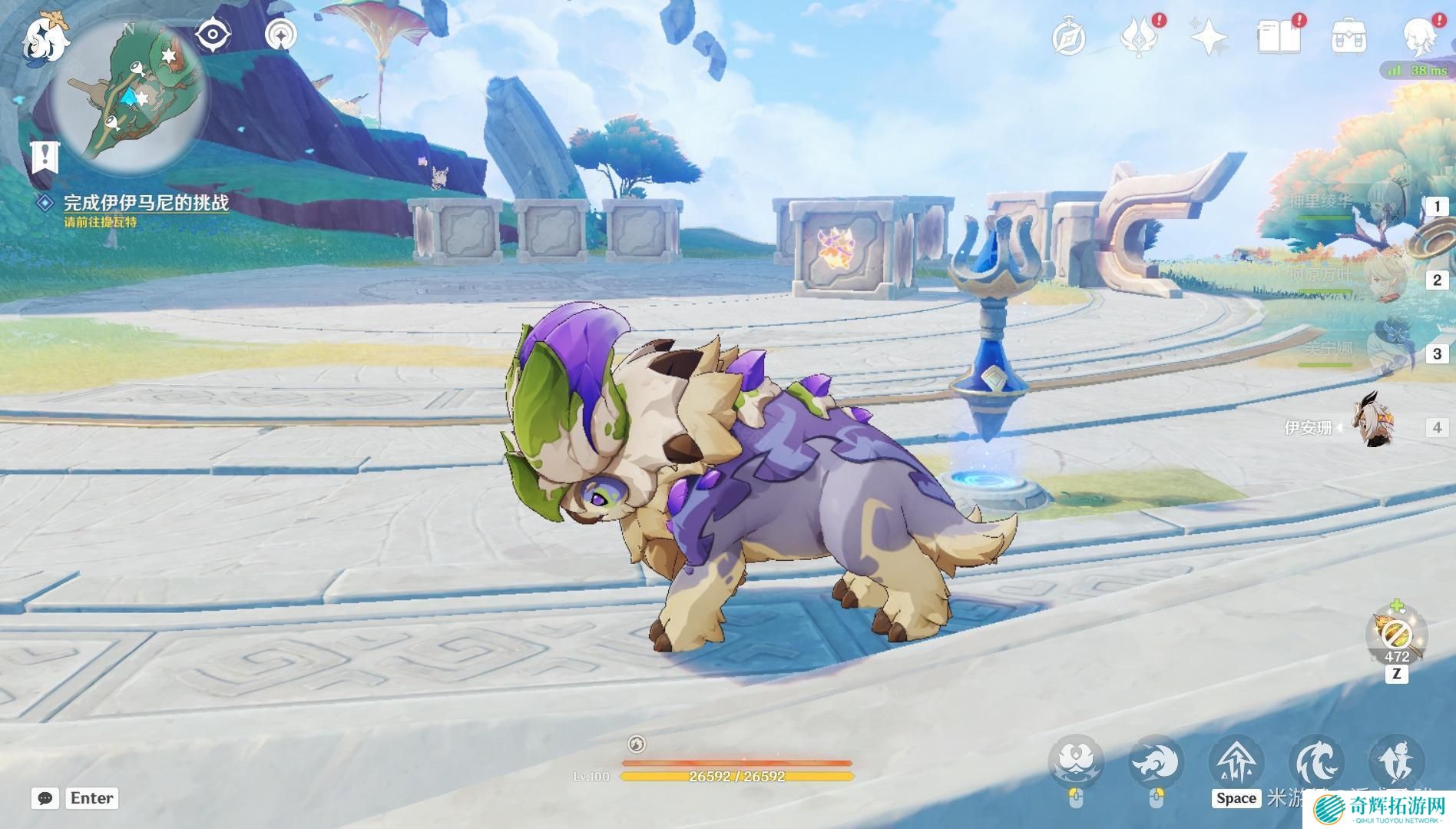This screenshot has height=829, width=1456.
Task: Select the tracked quest 完成伊伊马尼的挑战
Action: (146, 203)
